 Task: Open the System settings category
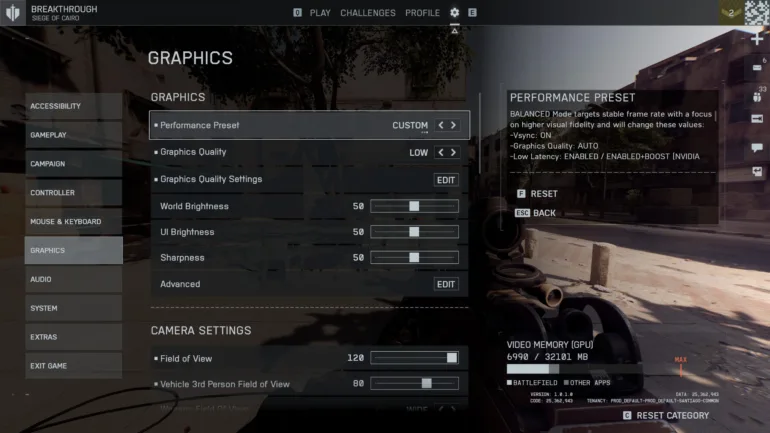pyautogui.click(x=74, y=308)
